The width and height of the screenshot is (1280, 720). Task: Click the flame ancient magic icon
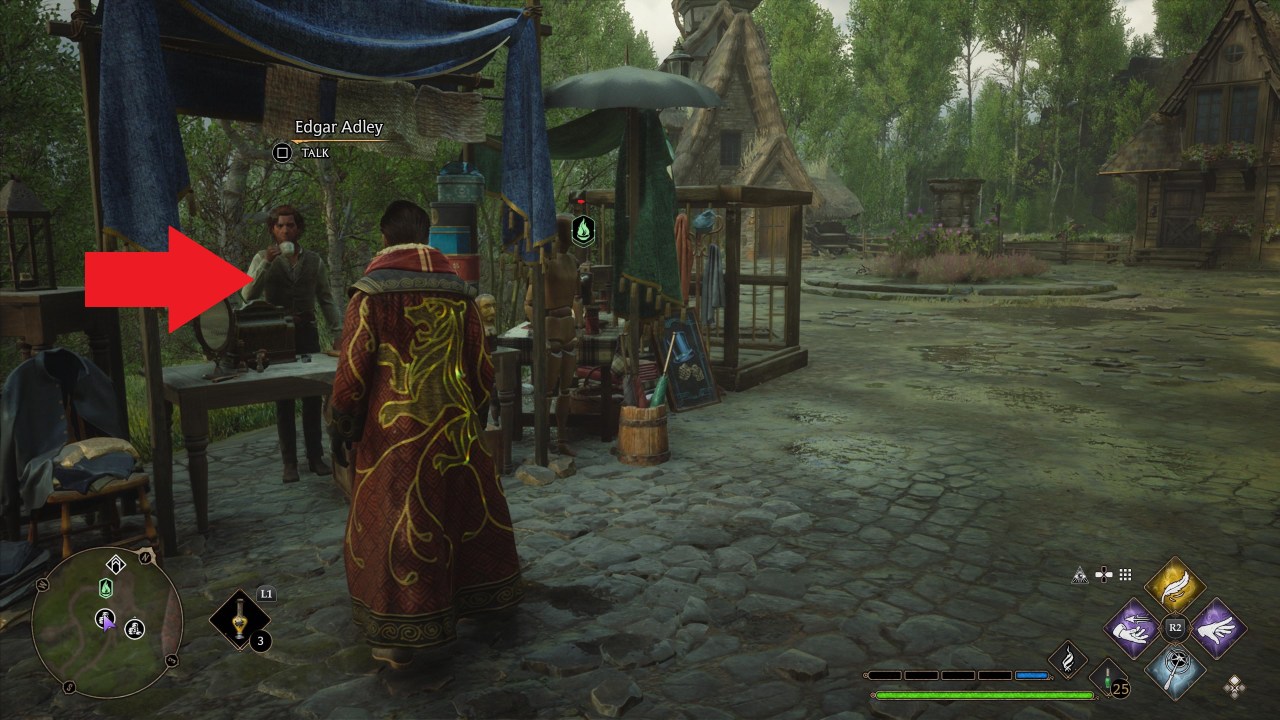[1068, 659]
